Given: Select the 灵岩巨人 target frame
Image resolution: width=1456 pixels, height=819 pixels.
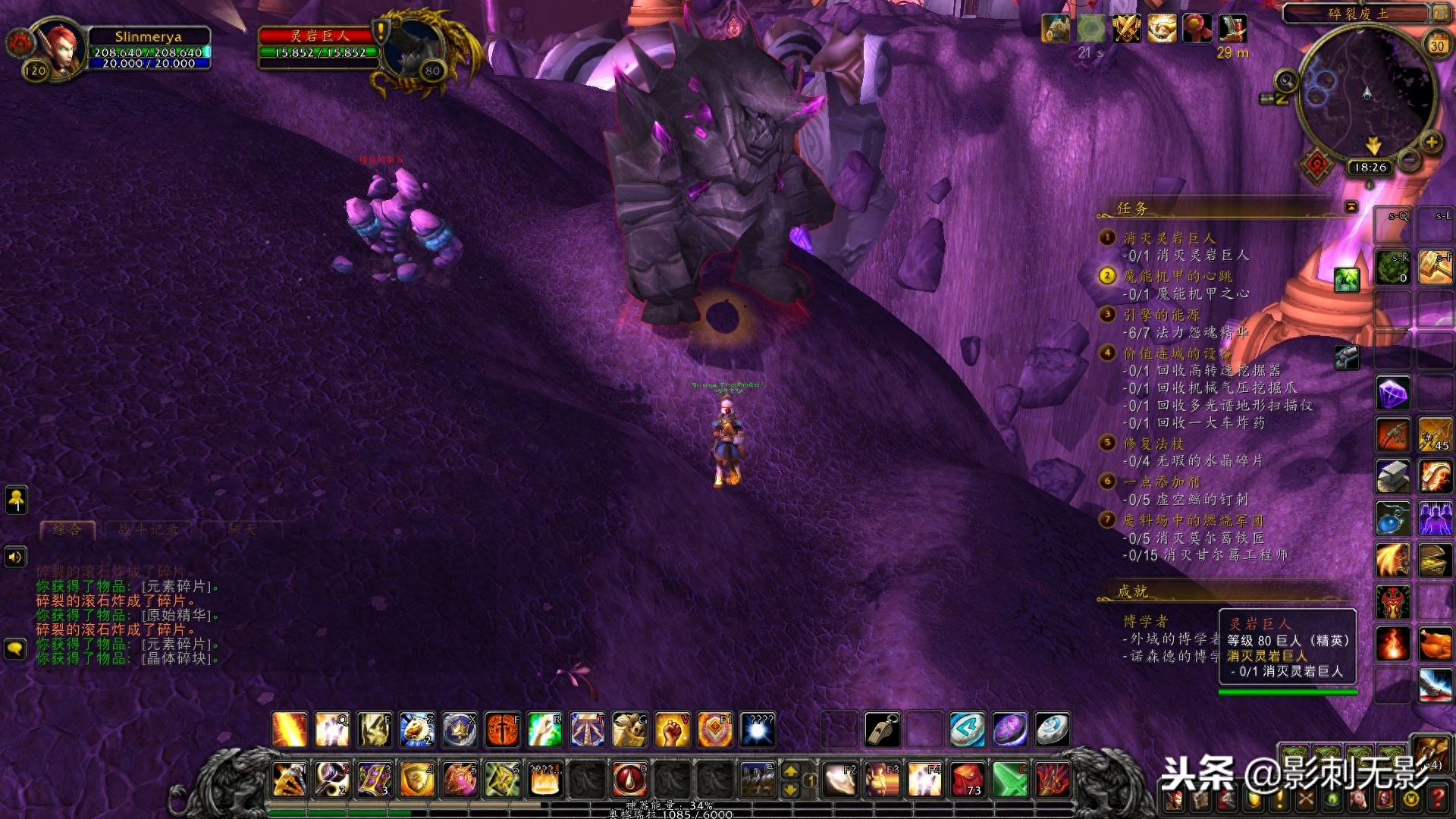Looking at the screenshot, I should (317, 44).
